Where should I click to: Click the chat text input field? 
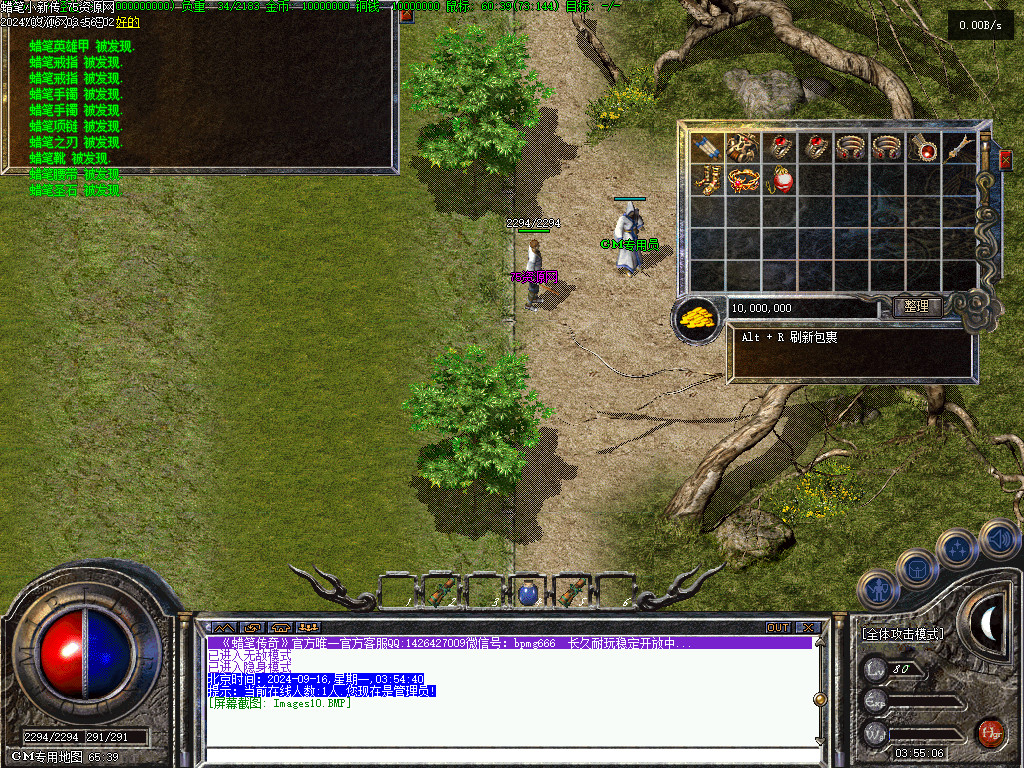pyautogui.click(x=510, y=754)
